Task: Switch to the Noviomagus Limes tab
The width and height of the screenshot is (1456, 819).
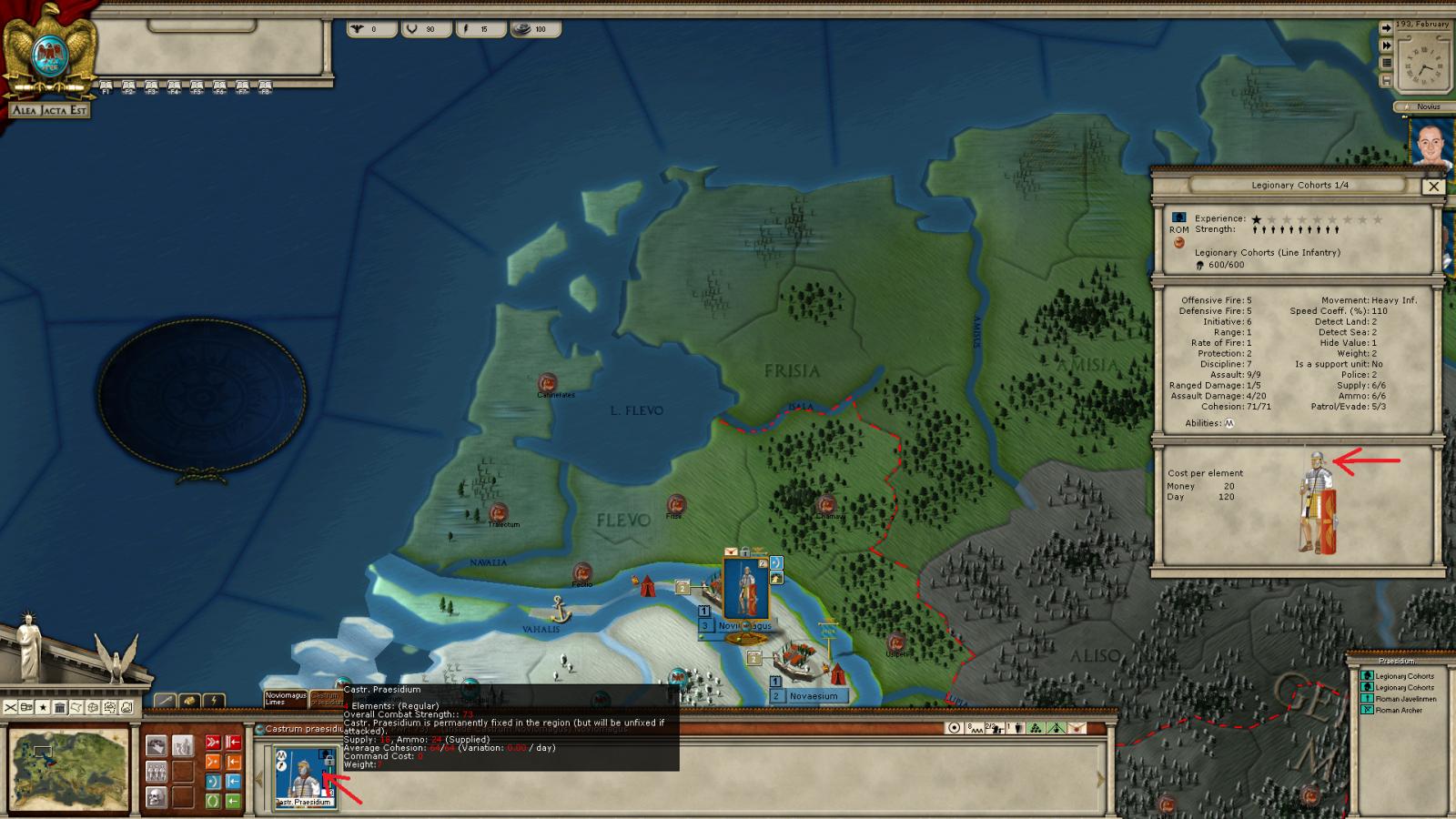Action: pyautogui.click(x=285, y=699)
